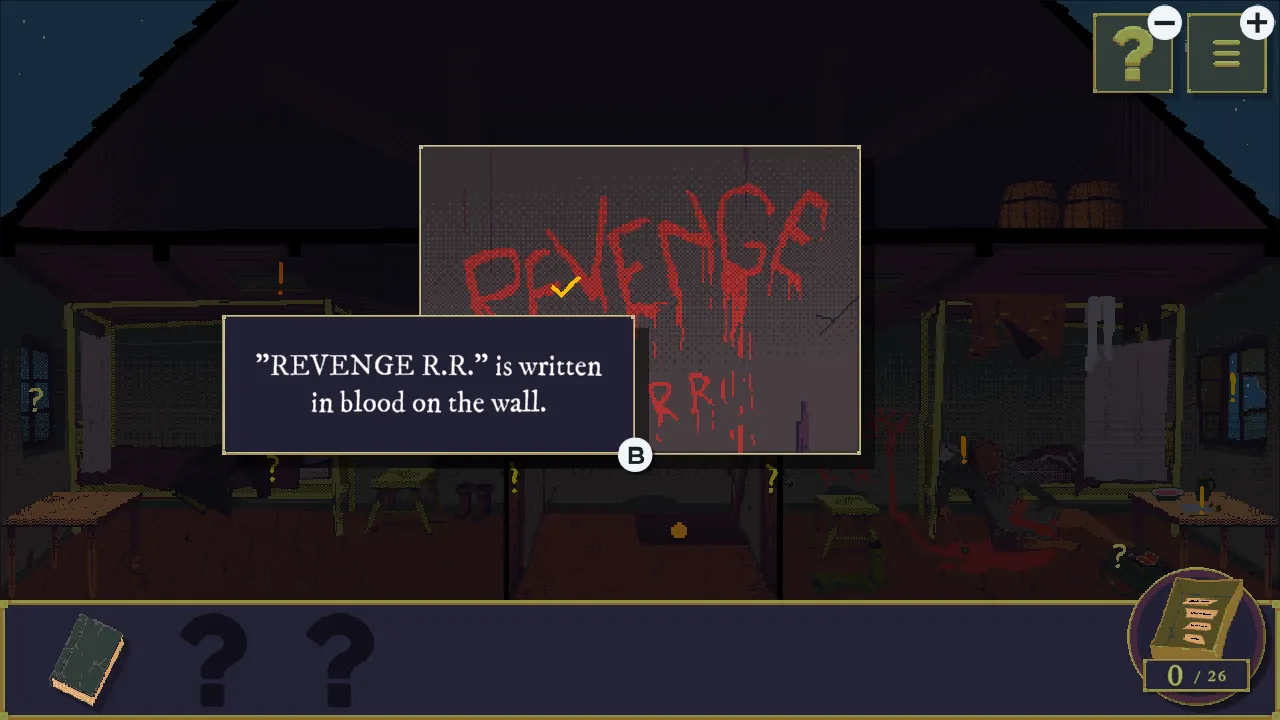Select the yellow checkmark on the blood writing
The height and width of the screenshot is (720, 1280).
563,287
